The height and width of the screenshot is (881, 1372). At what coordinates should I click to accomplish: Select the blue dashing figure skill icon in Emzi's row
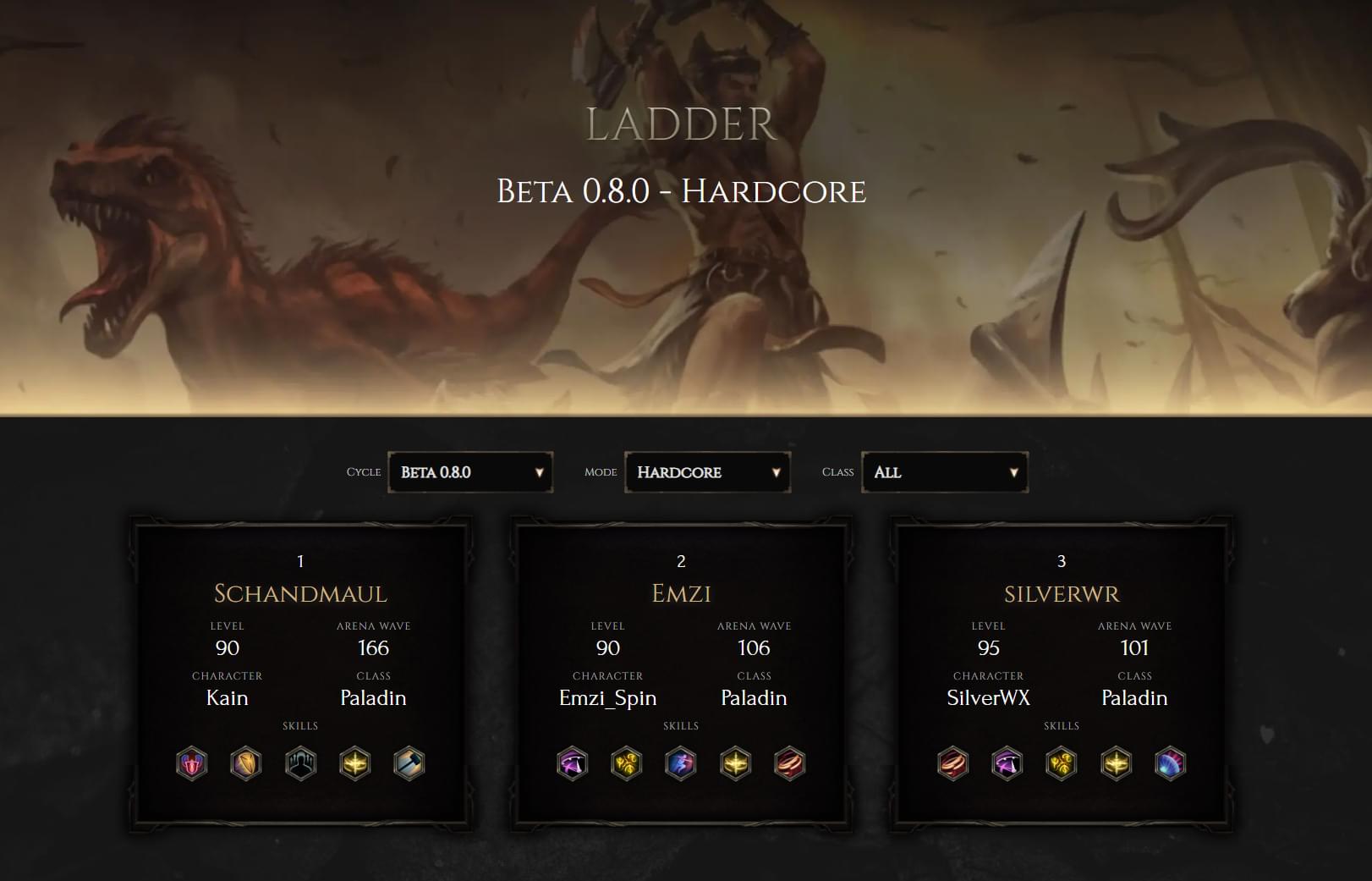[x=683, y=763]
